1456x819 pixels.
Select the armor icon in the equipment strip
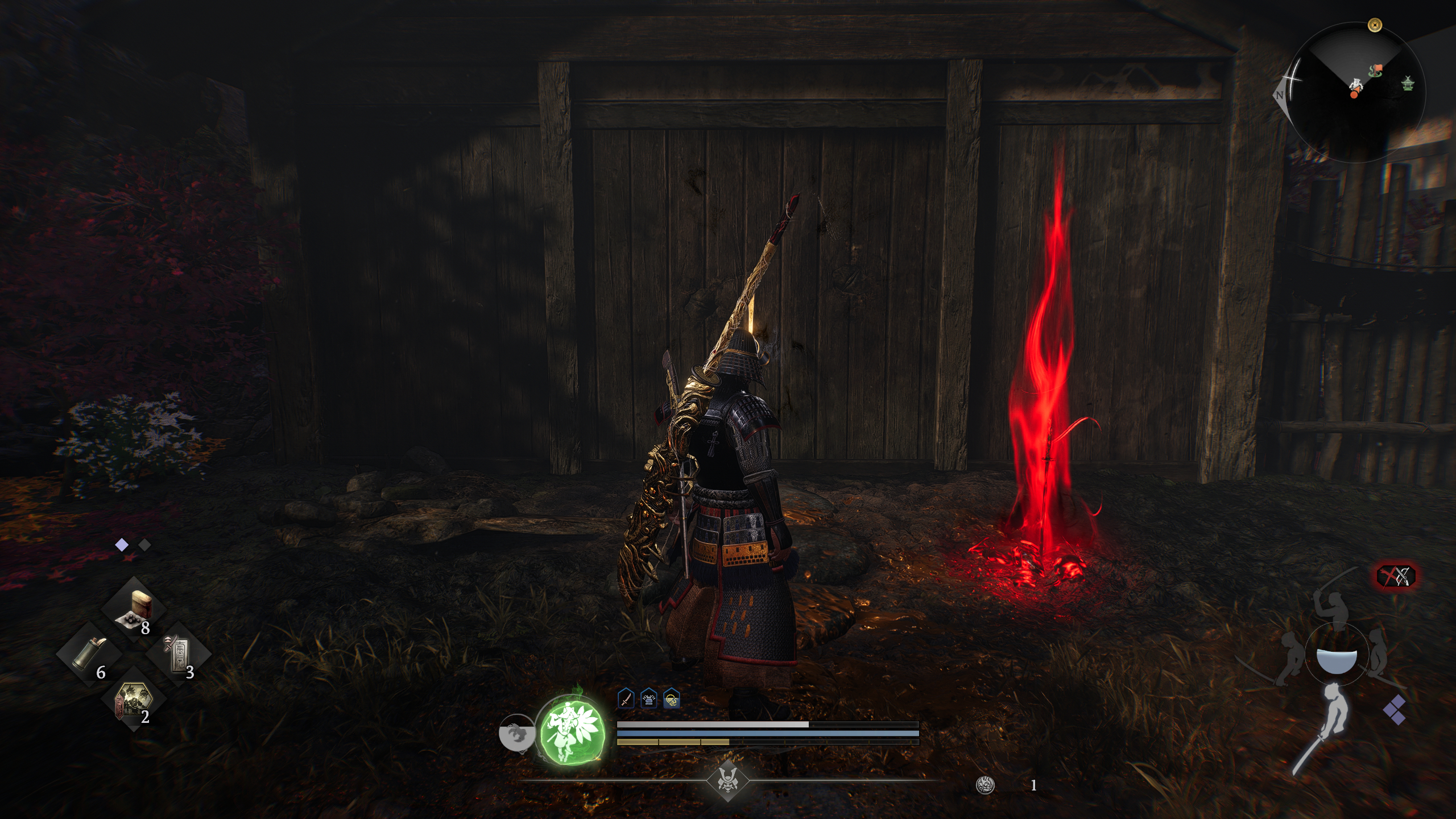pos(648,698)
